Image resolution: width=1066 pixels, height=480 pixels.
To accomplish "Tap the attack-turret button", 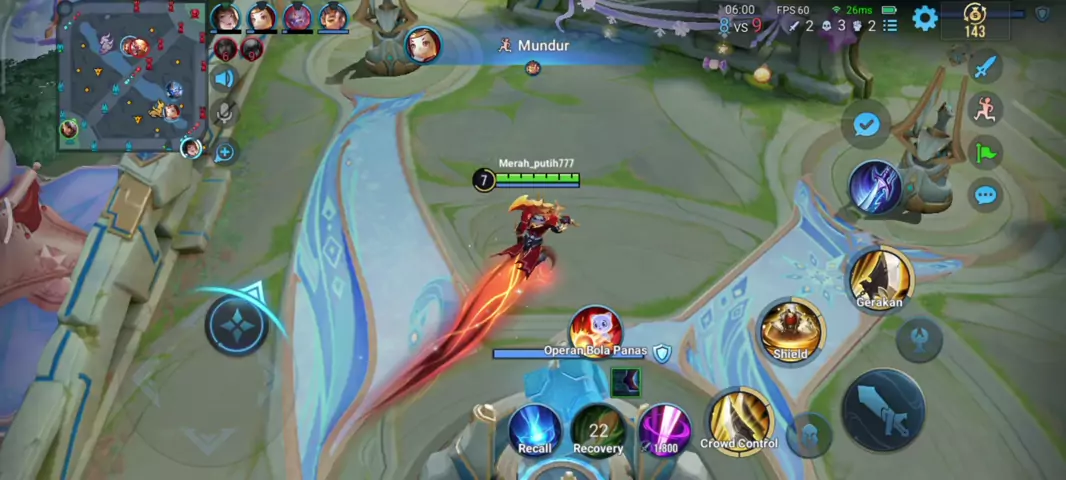I will click(x=919, y=339).
